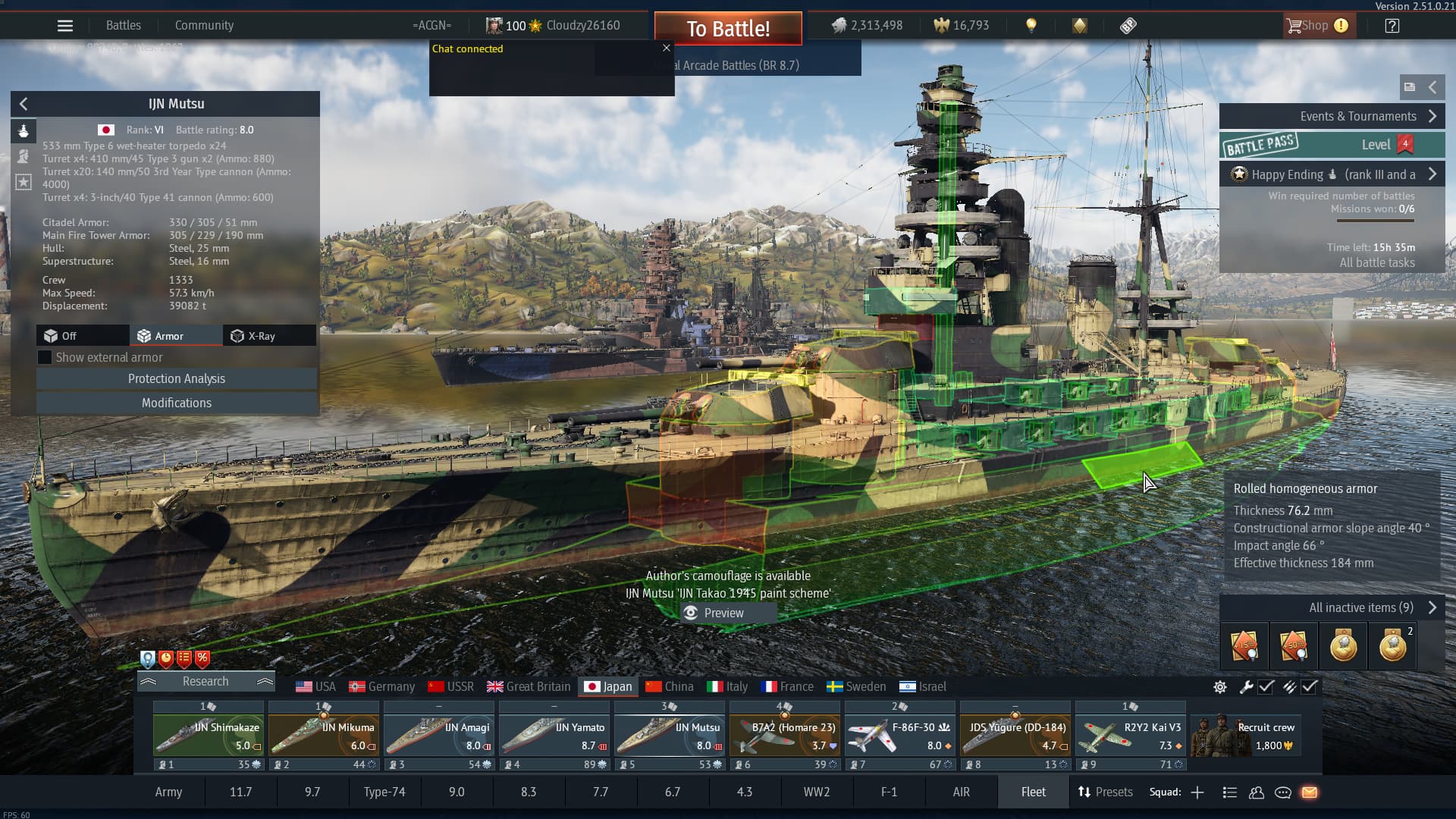This screenshot has width=1456, height=819.
Task: Launch the To Battle! button
Action: (728, 29)
